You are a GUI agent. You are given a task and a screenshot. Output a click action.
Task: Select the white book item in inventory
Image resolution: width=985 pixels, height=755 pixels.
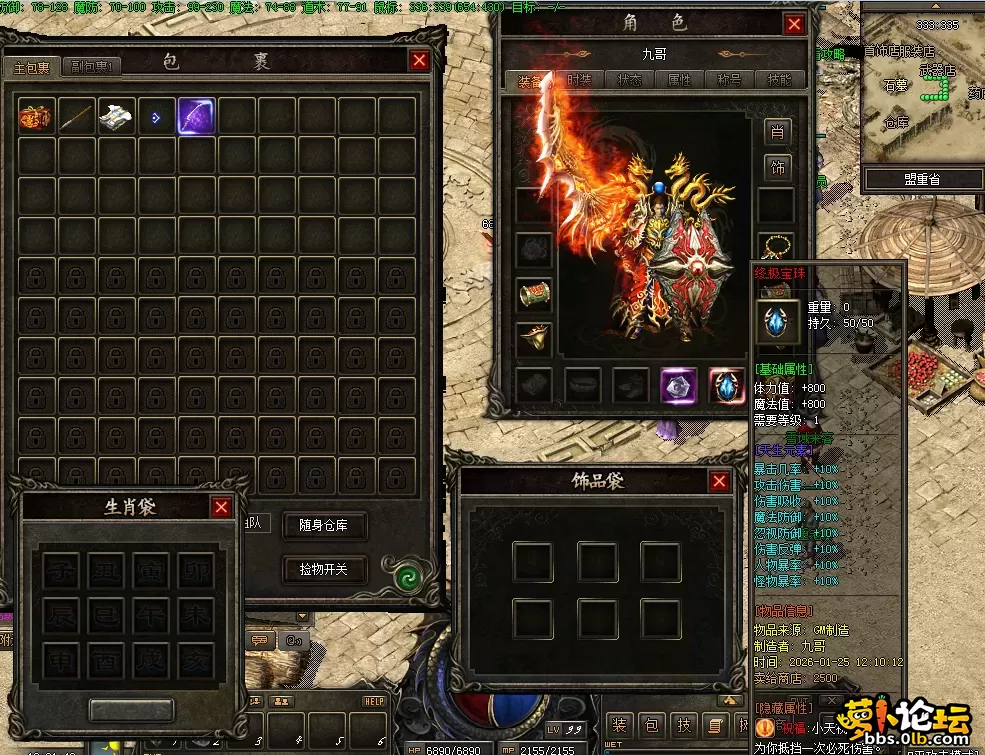[116, 117]
